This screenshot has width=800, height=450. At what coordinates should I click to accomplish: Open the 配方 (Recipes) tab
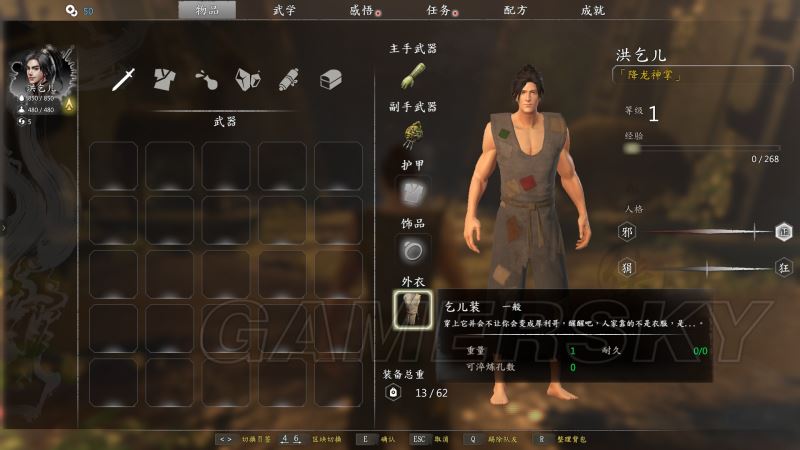pos(515,10)
